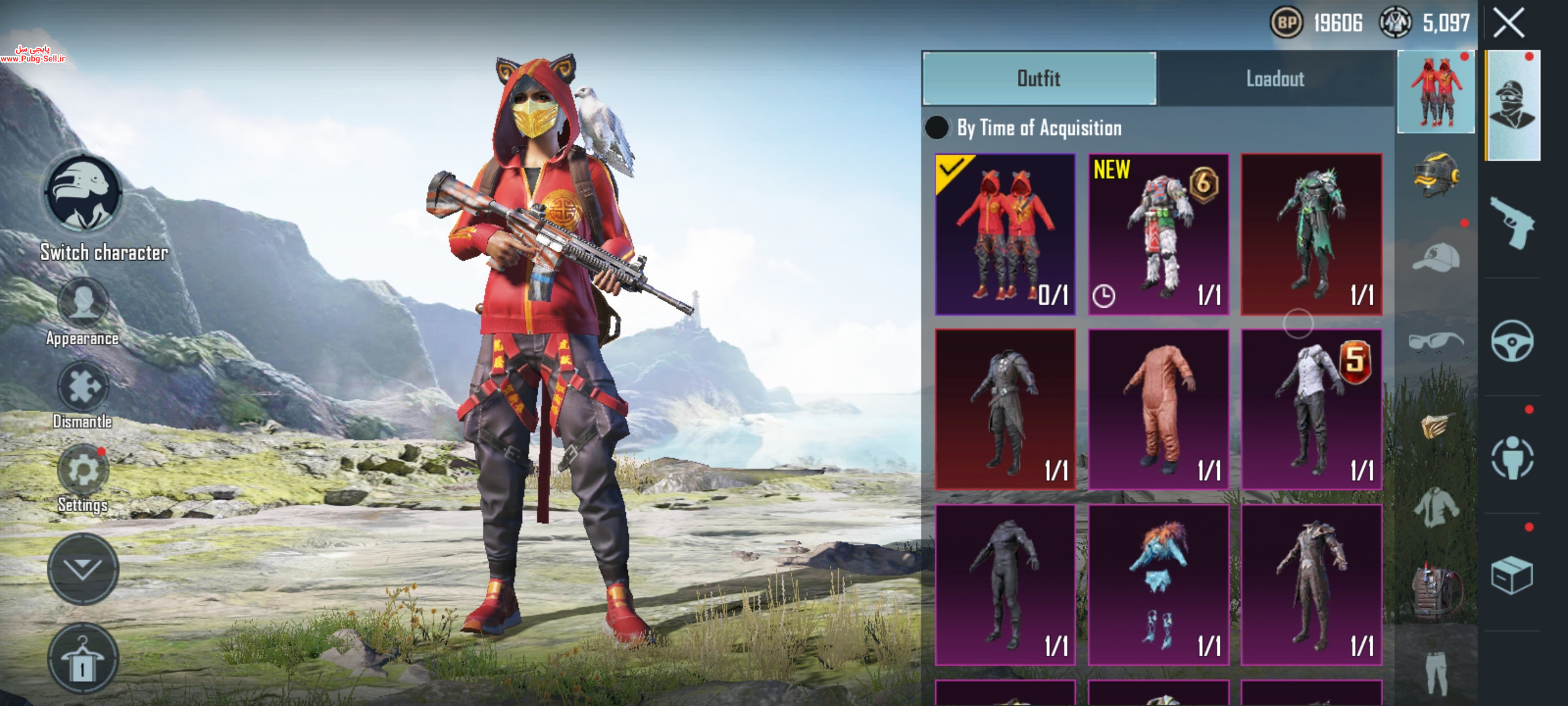Open the steering wheel vehicle section
The width and height of the screenshot is (1568, 706).
[x=1512, y=341]
